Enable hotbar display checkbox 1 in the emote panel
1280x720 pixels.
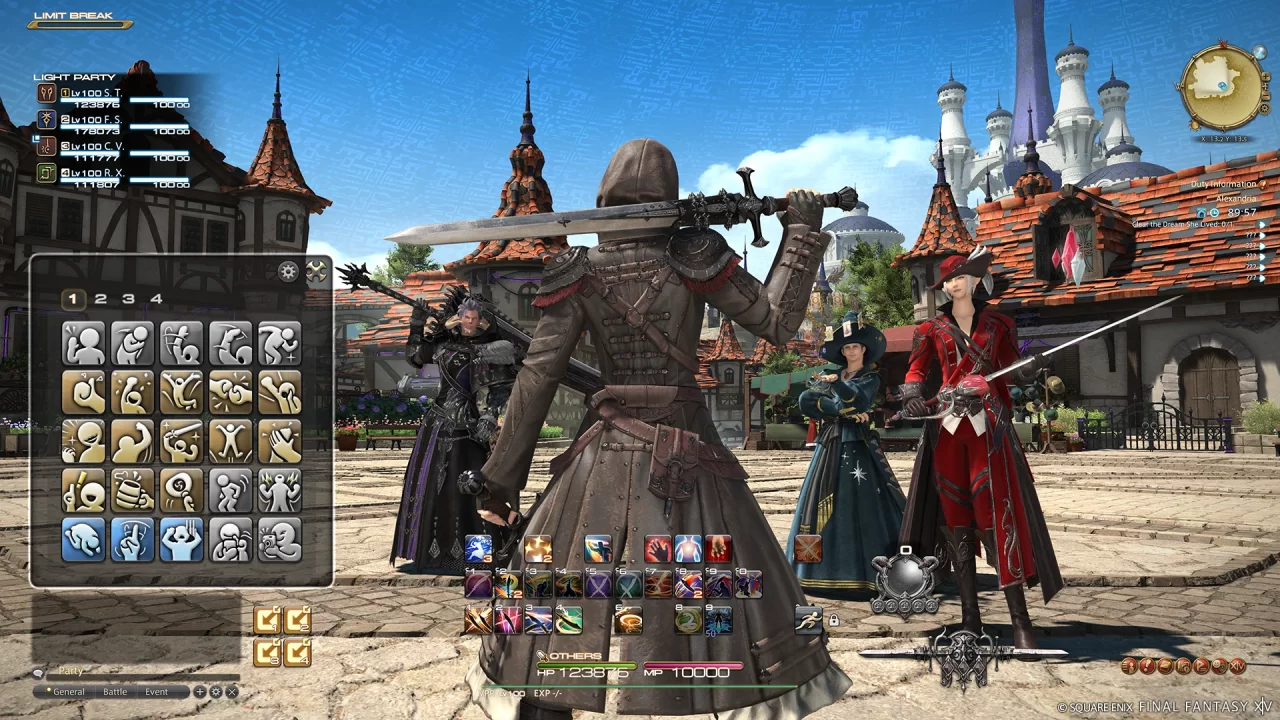266,619
